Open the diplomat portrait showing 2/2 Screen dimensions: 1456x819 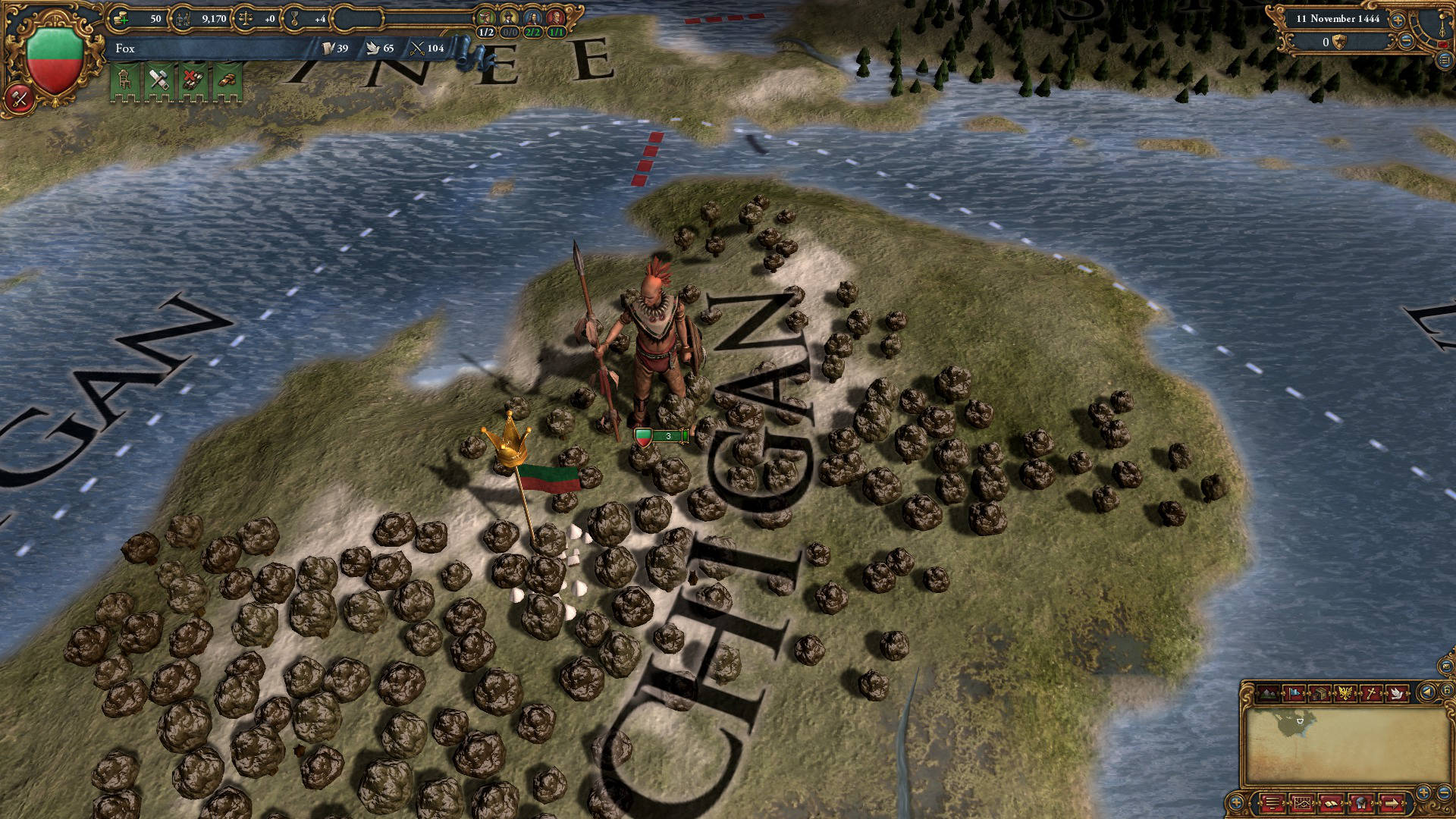click(x=533, y=19)
